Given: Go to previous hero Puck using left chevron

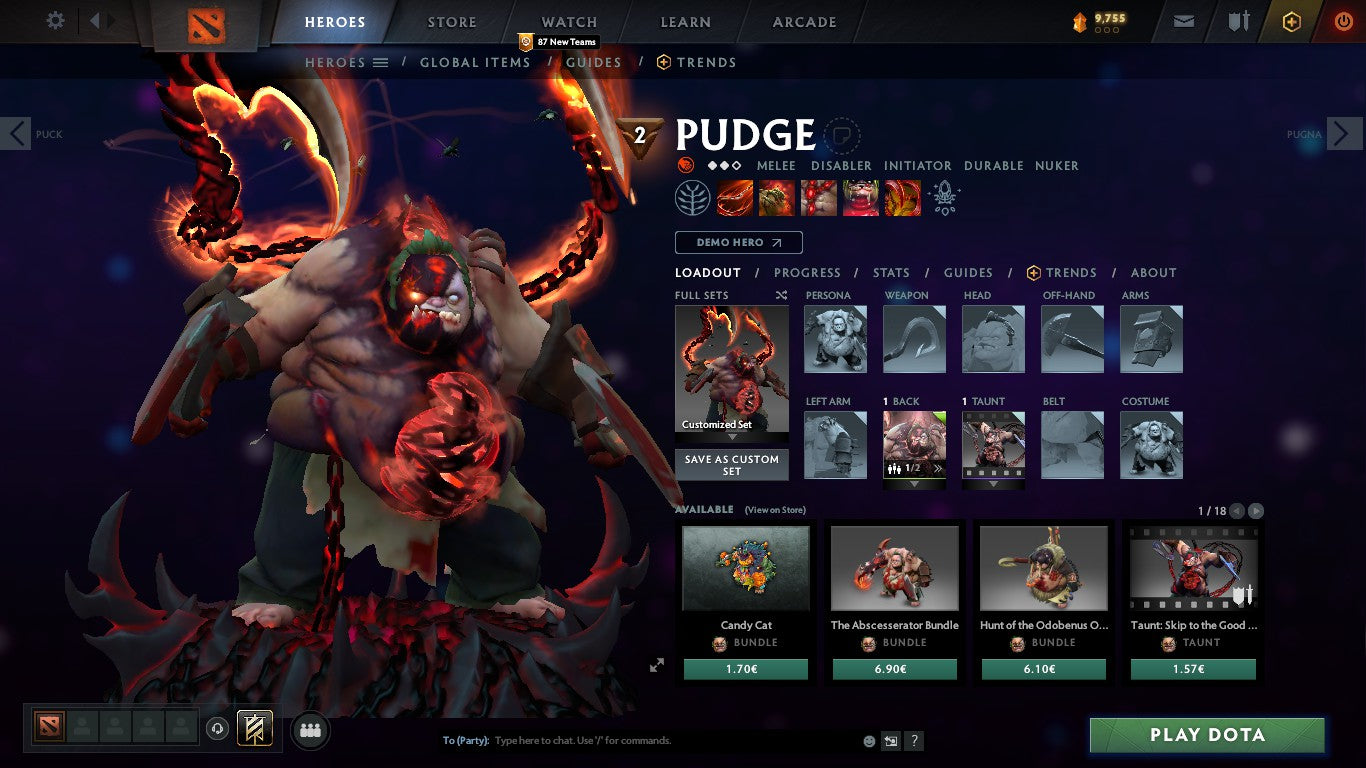Looking at the screenshot, I should [16, 133].
